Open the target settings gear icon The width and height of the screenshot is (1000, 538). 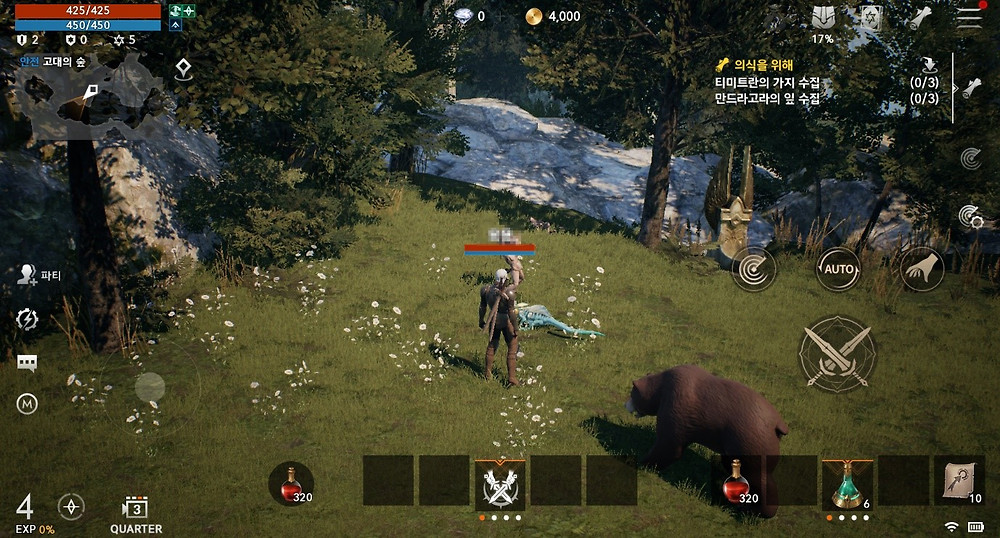click(x=970, y=215)
